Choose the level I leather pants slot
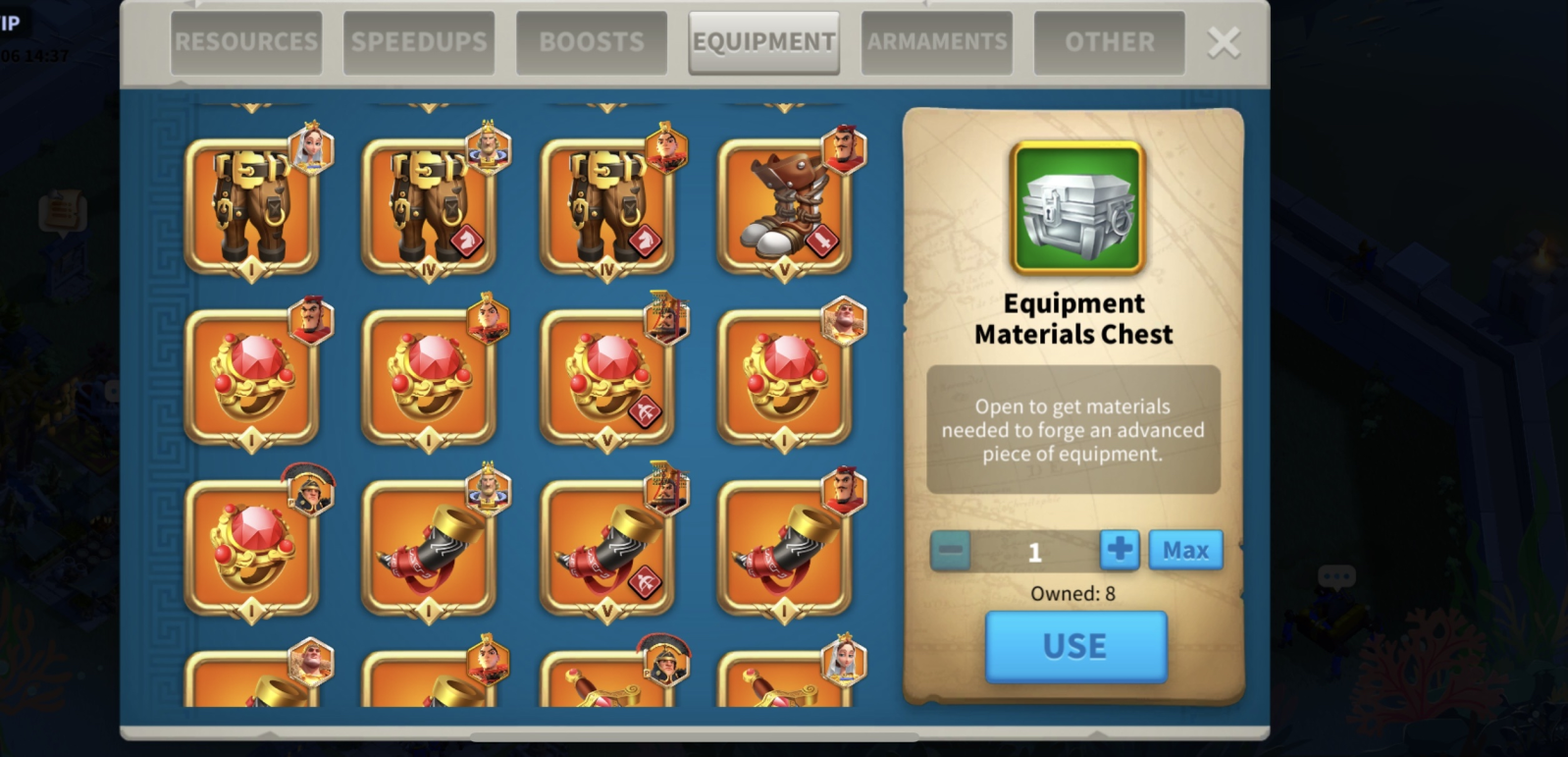This screenshot has height=757, width=1568. [252, 207]
